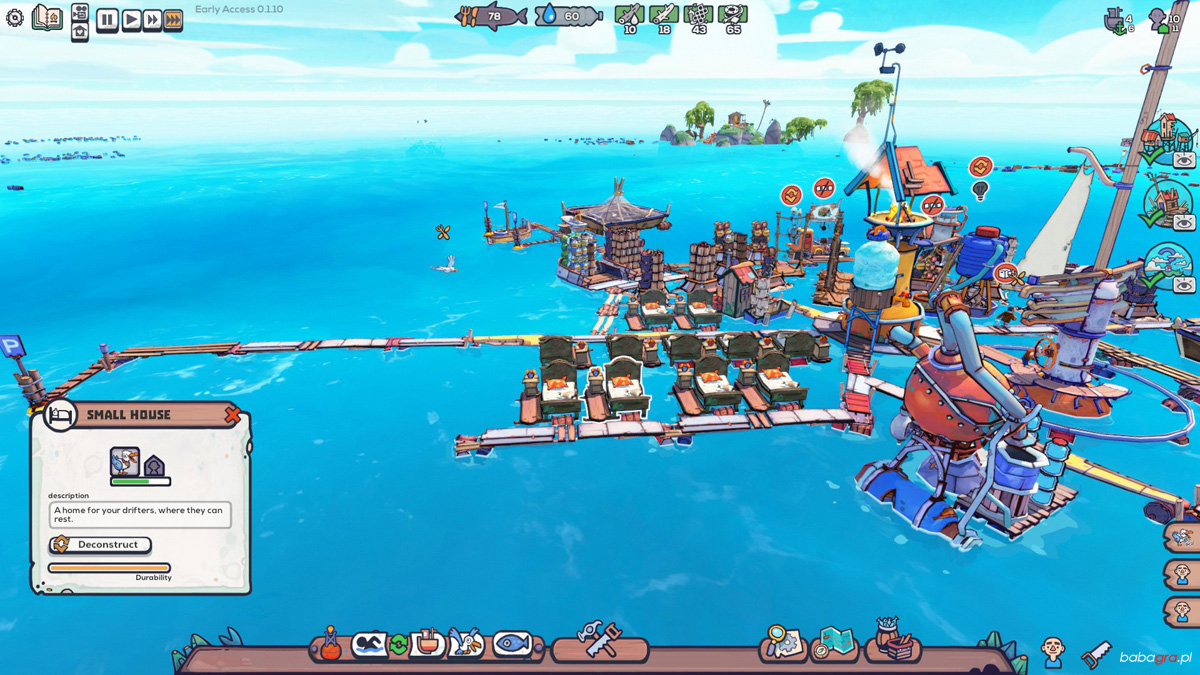Click the house with heart button

[x=80, y=32]
